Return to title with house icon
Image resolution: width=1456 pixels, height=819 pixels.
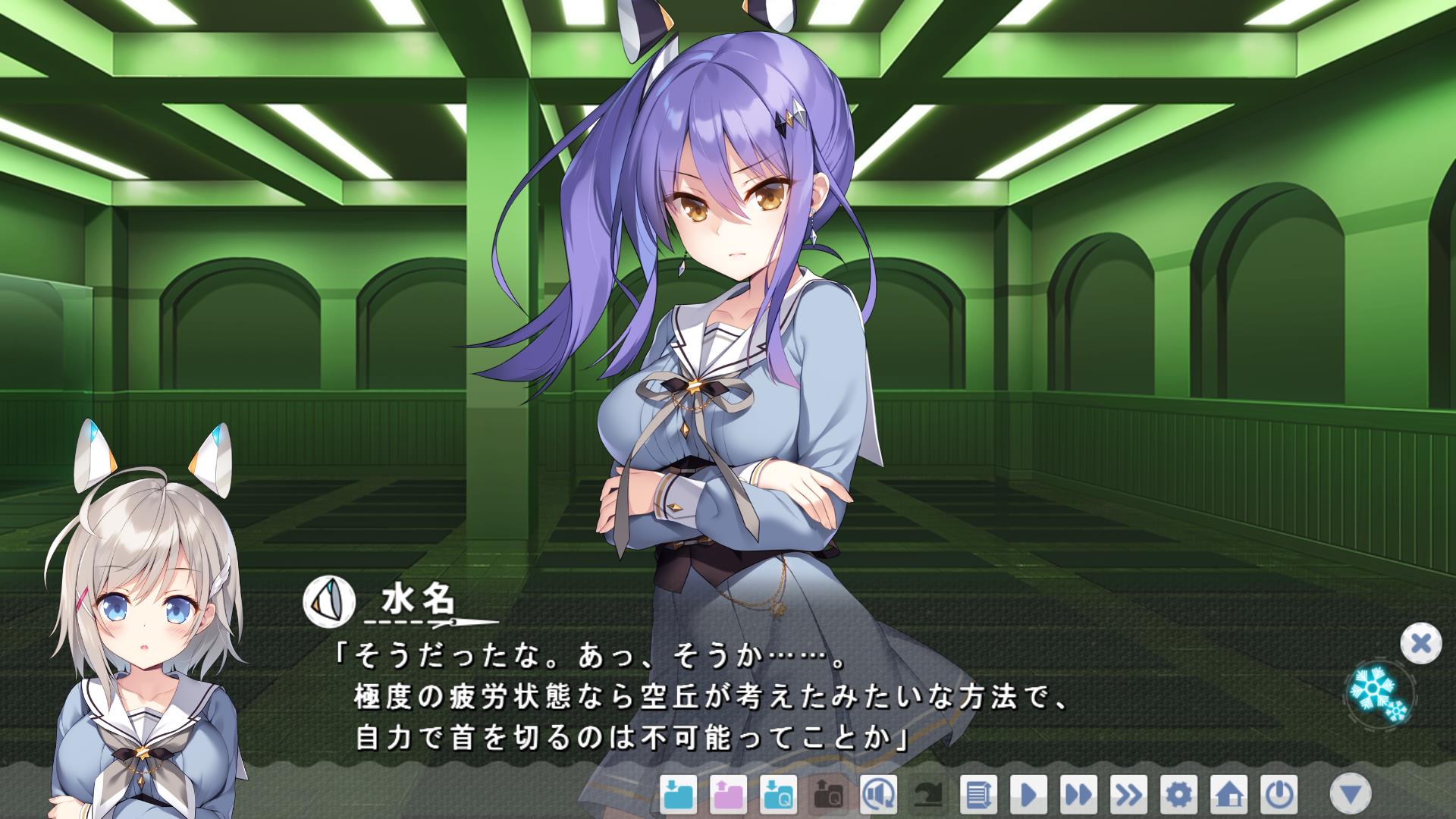[1228, 795]
